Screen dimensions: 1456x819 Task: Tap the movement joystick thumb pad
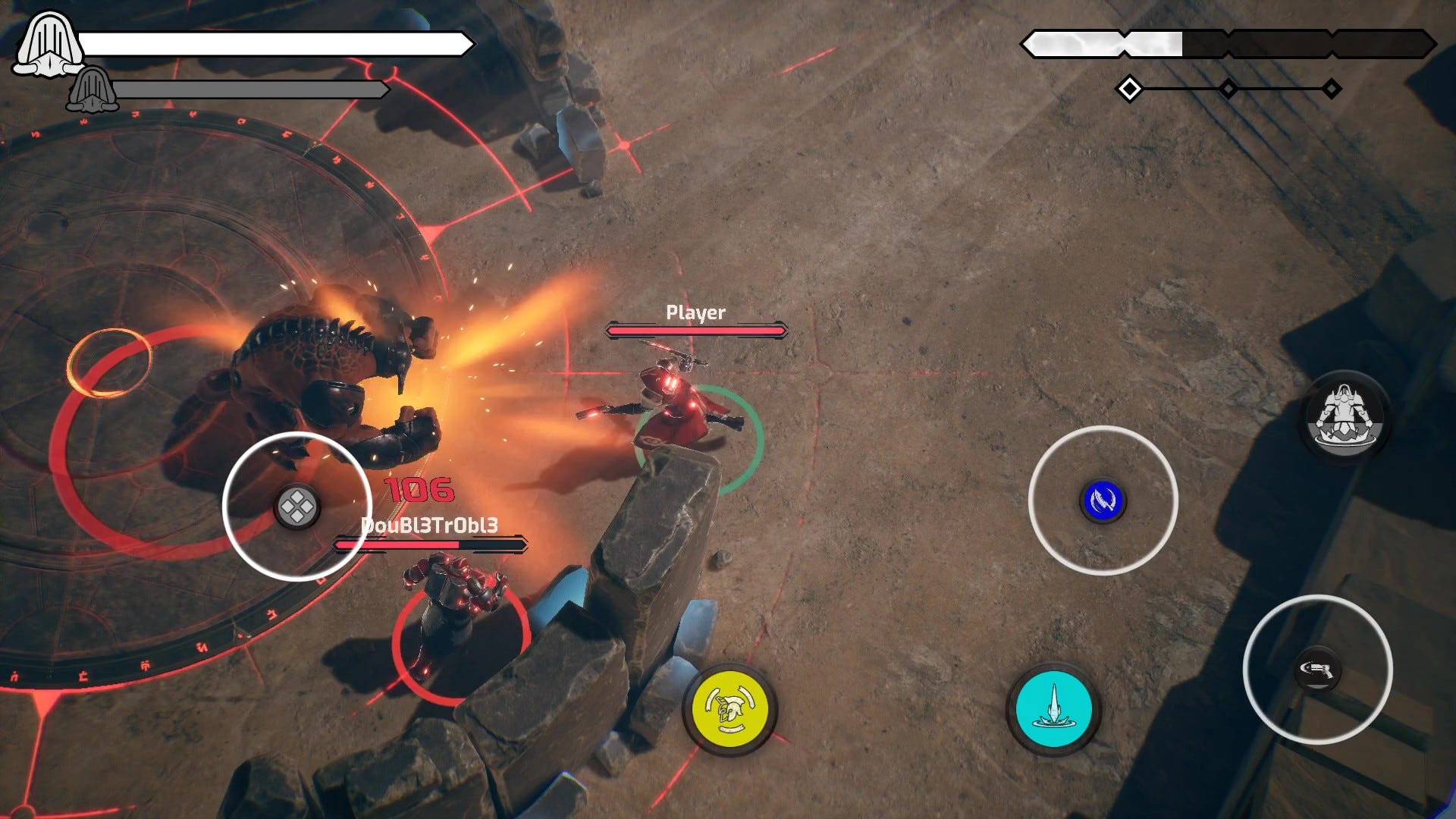pos(297,507)
